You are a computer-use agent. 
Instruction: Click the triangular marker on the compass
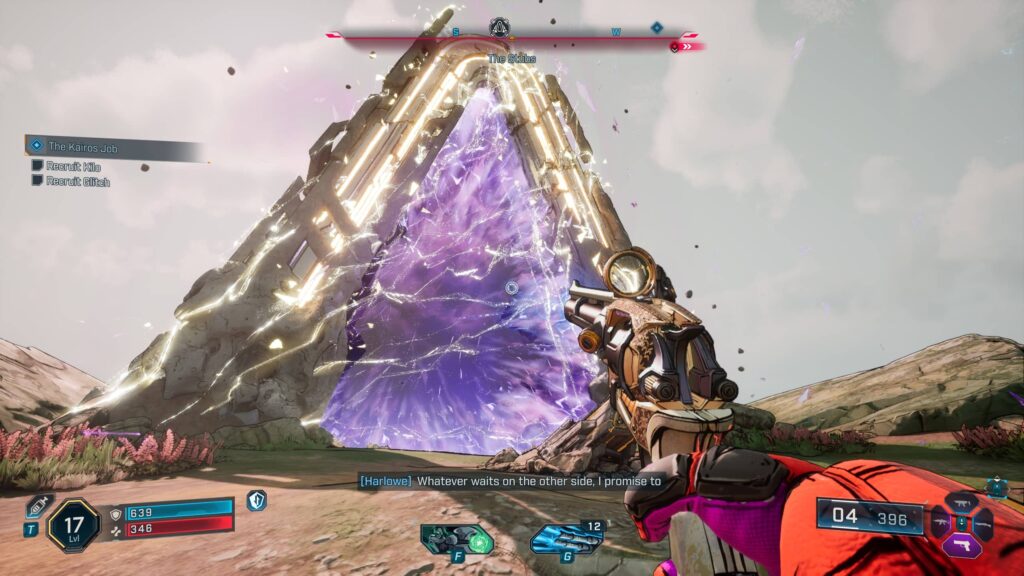click(x=500, y=28)
